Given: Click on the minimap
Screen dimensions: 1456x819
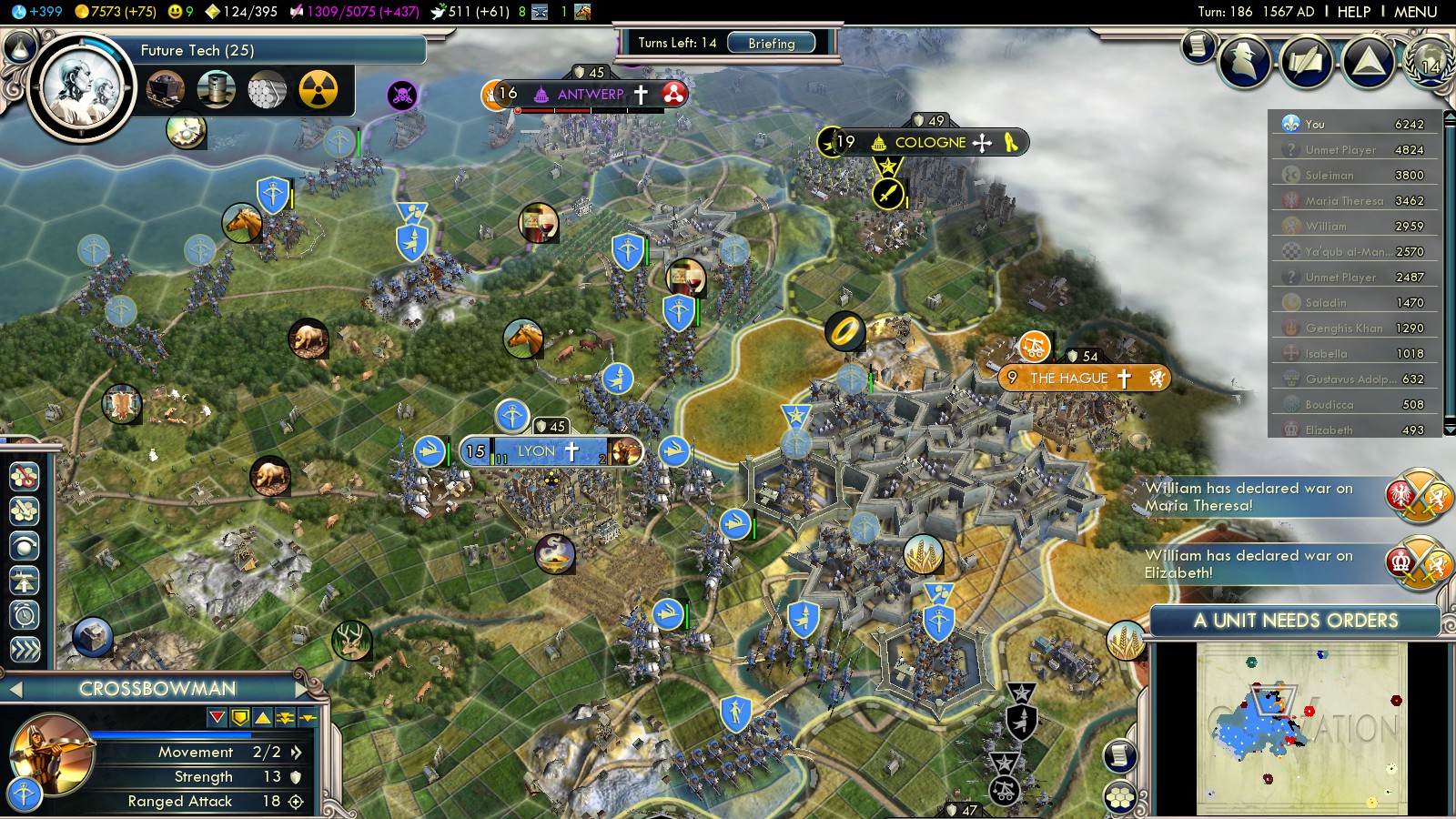Looking at the screenshot, I should click(x=1301, y=728).
